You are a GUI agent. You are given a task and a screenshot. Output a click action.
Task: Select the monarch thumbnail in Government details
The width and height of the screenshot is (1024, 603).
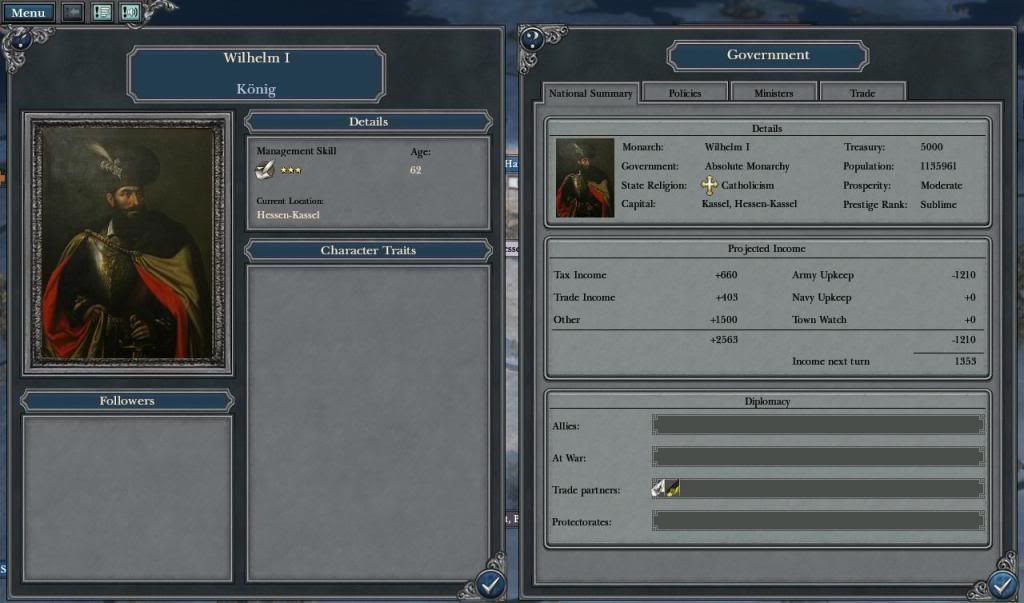coord(585,178)
